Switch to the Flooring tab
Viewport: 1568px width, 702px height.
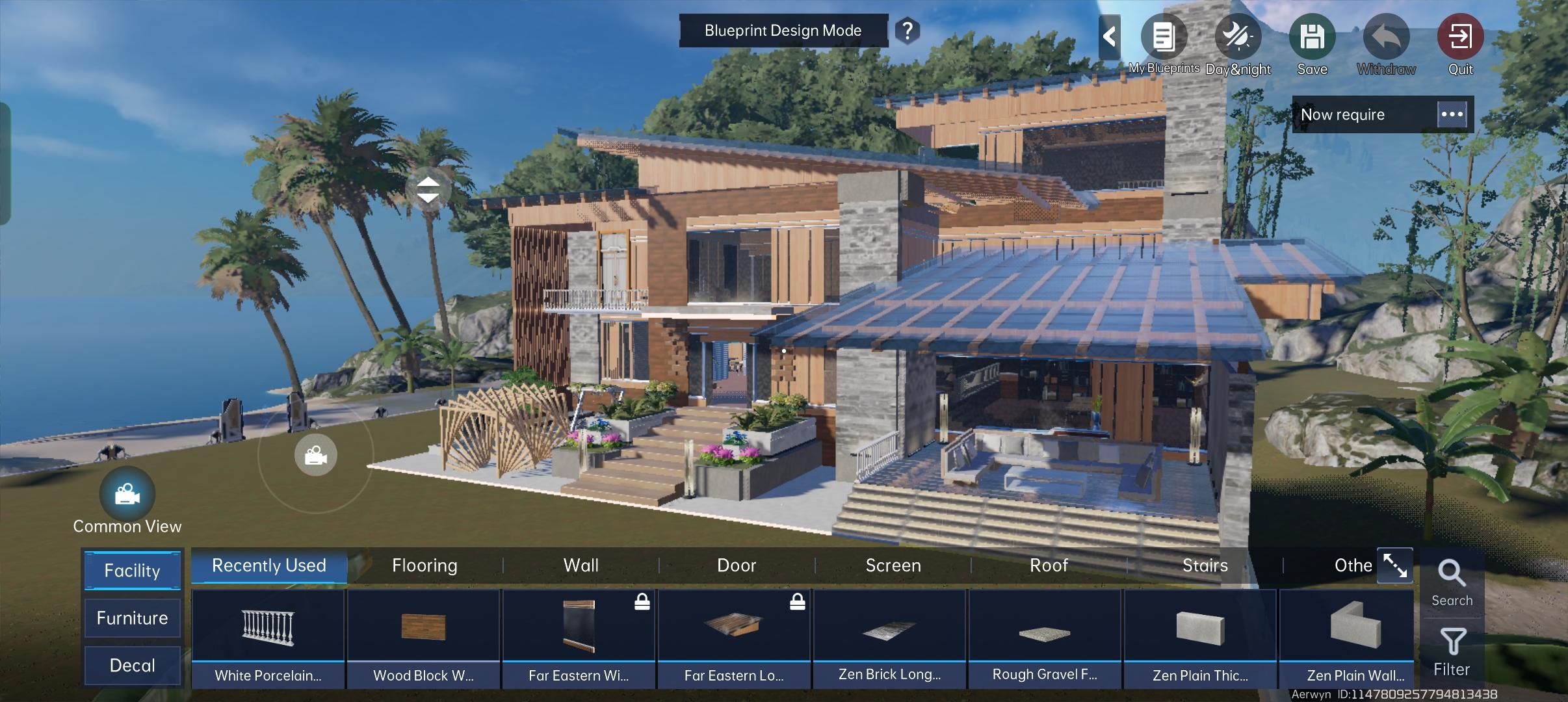(x=425, y=565)
